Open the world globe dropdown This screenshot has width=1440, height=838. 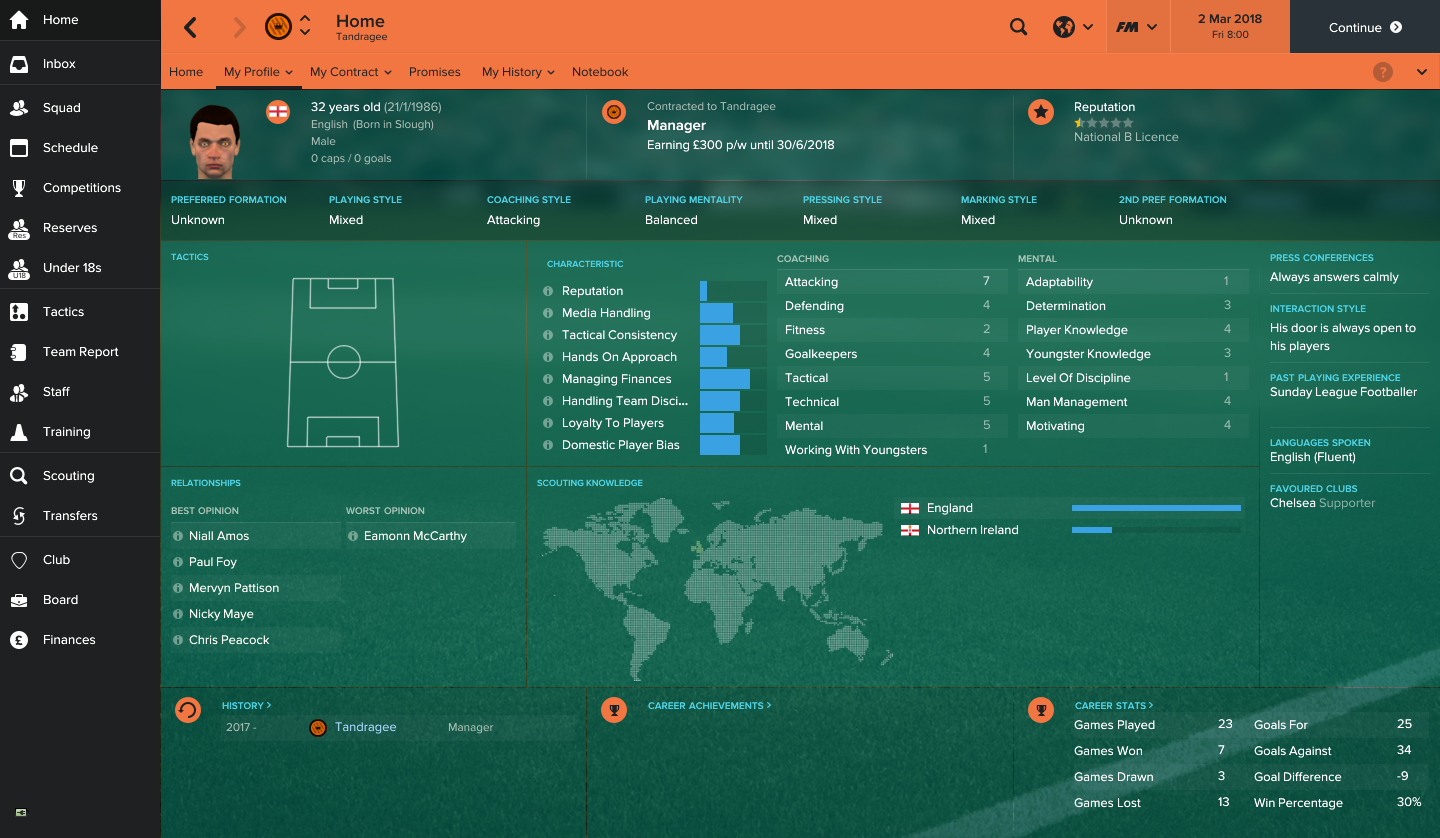(x=1073, y=27)
